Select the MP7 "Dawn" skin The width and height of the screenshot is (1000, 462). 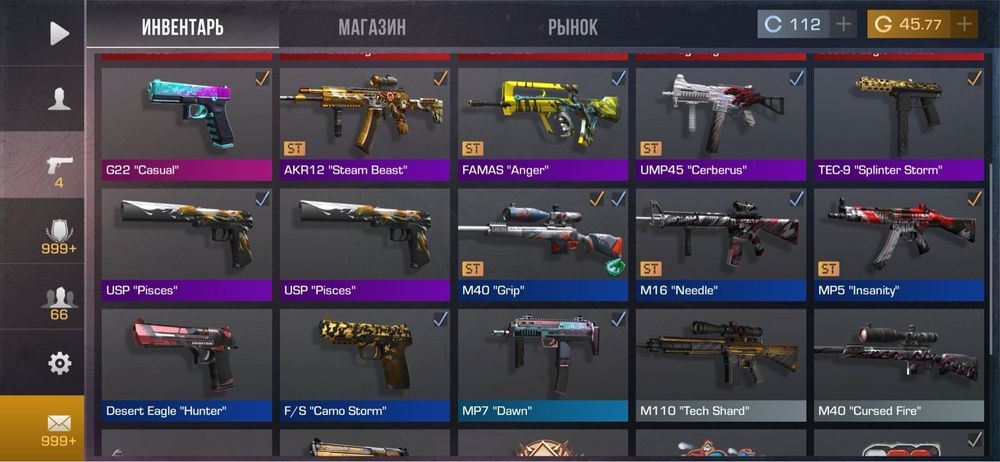(544, 361)
